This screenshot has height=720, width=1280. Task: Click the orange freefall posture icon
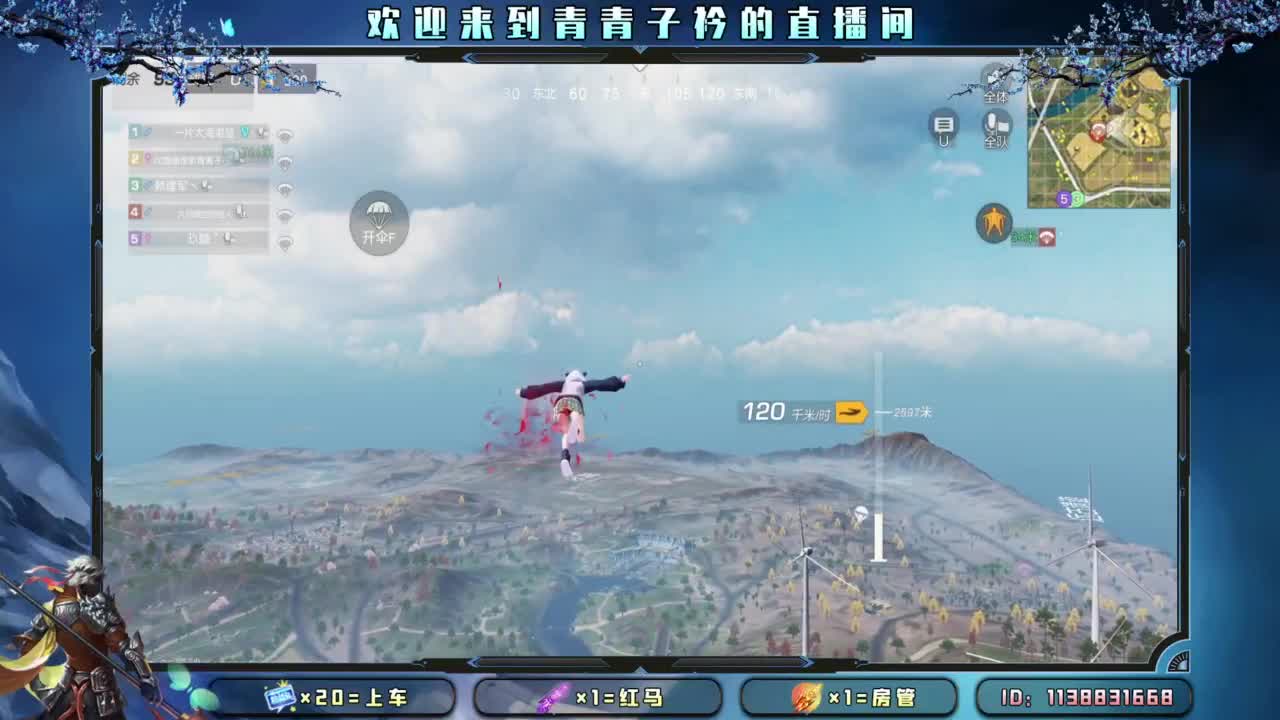coord(992,222)
